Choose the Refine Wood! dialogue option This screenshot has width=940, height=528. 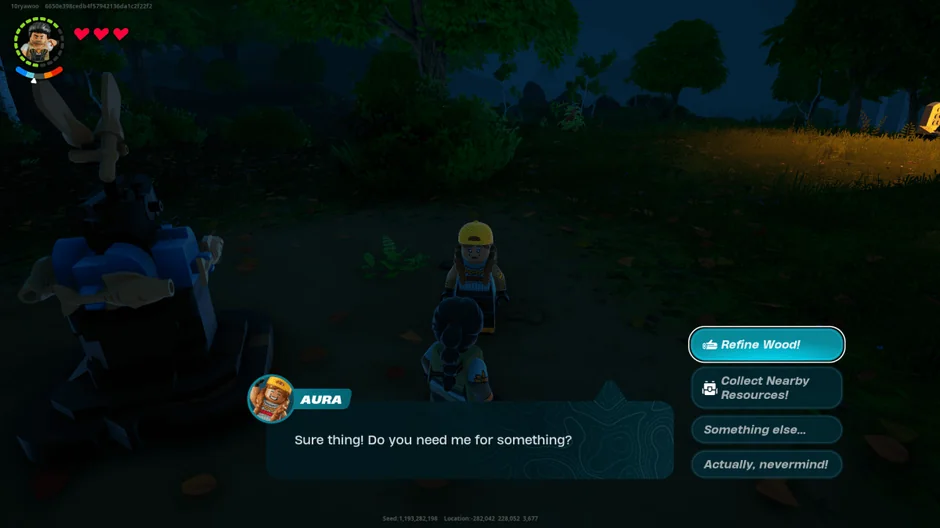point(766,345)
